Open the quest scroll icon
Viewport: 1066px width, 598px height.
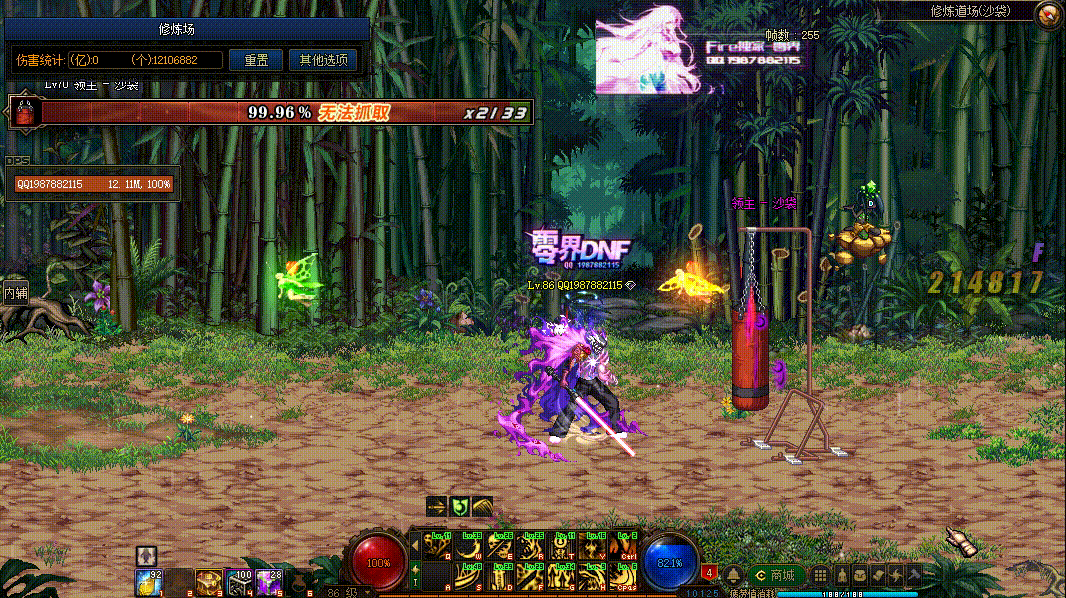pos(877,575)
